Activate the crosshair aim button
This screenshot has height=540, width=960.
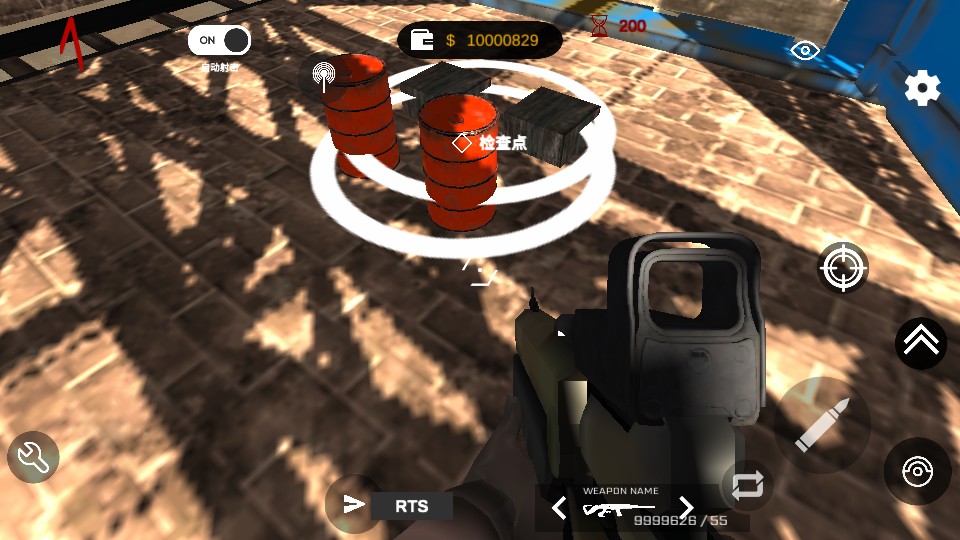coord(843,267)
